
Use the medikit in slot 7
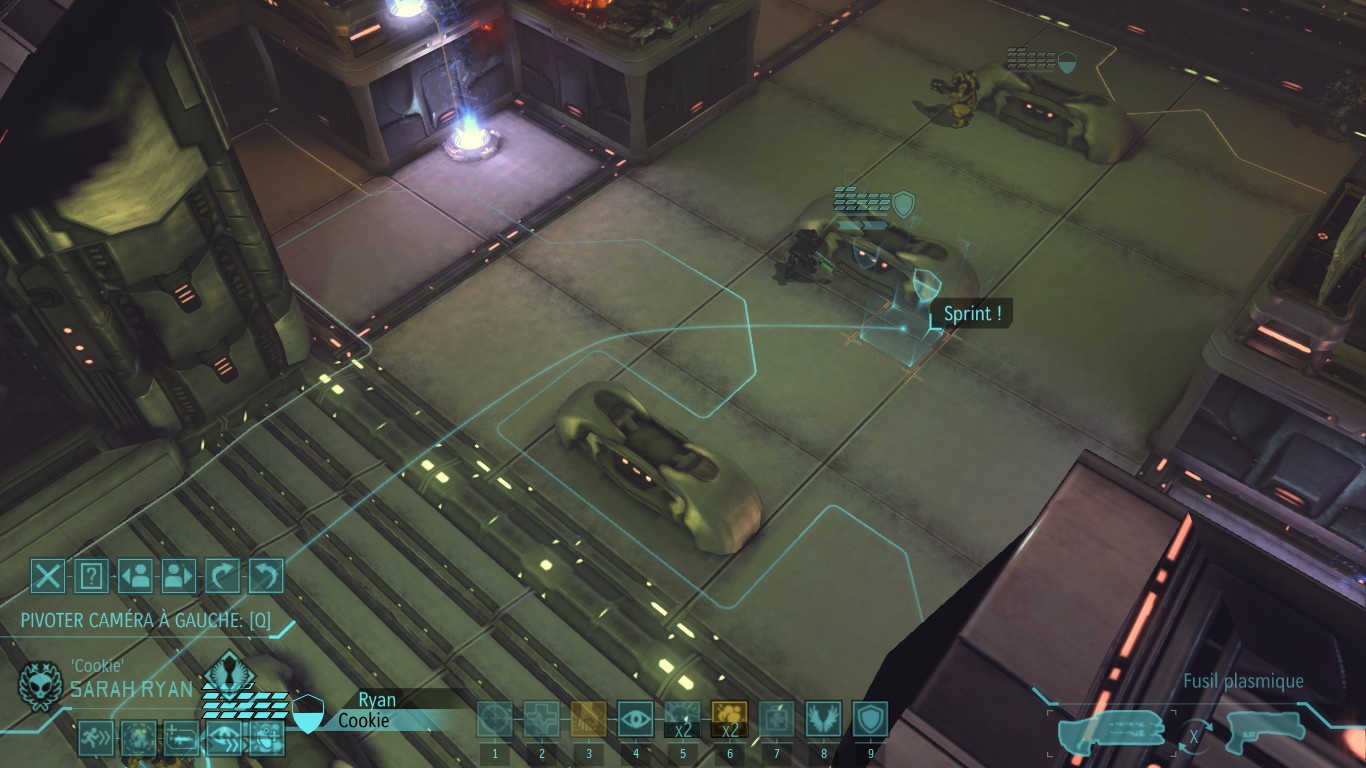click(x=776, y=719)
